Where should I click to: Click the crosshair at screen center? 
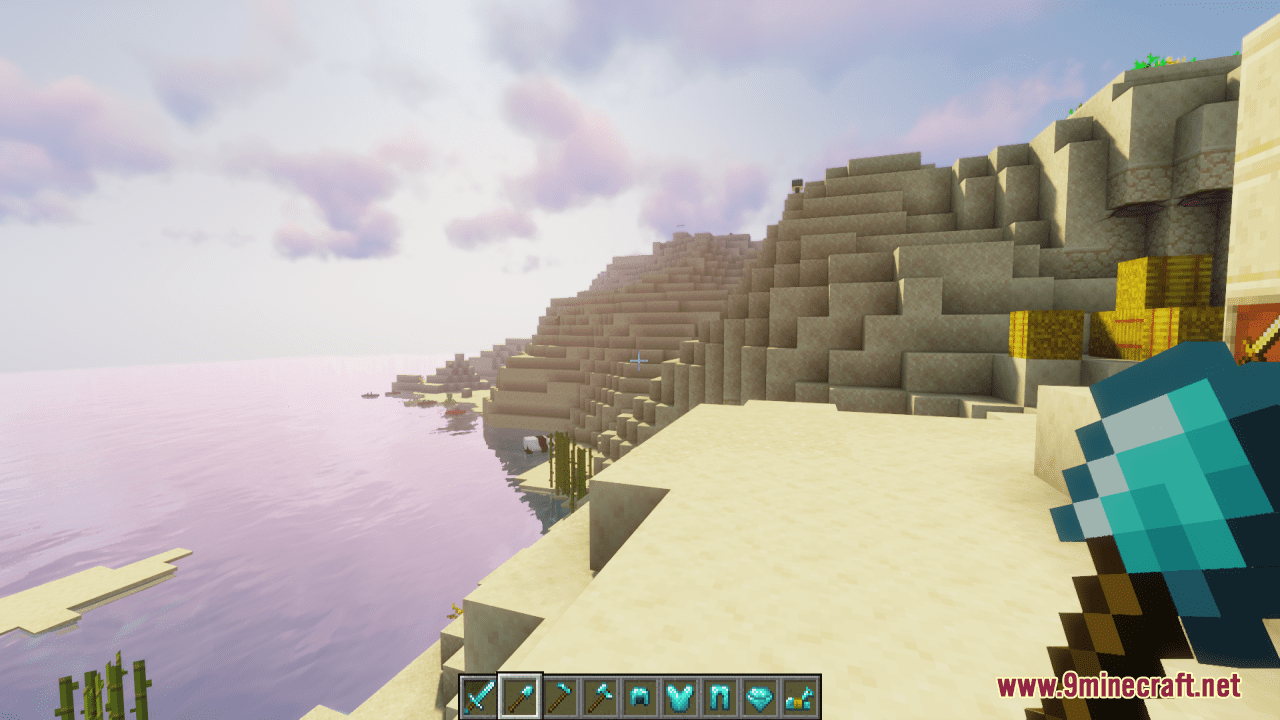639,360
